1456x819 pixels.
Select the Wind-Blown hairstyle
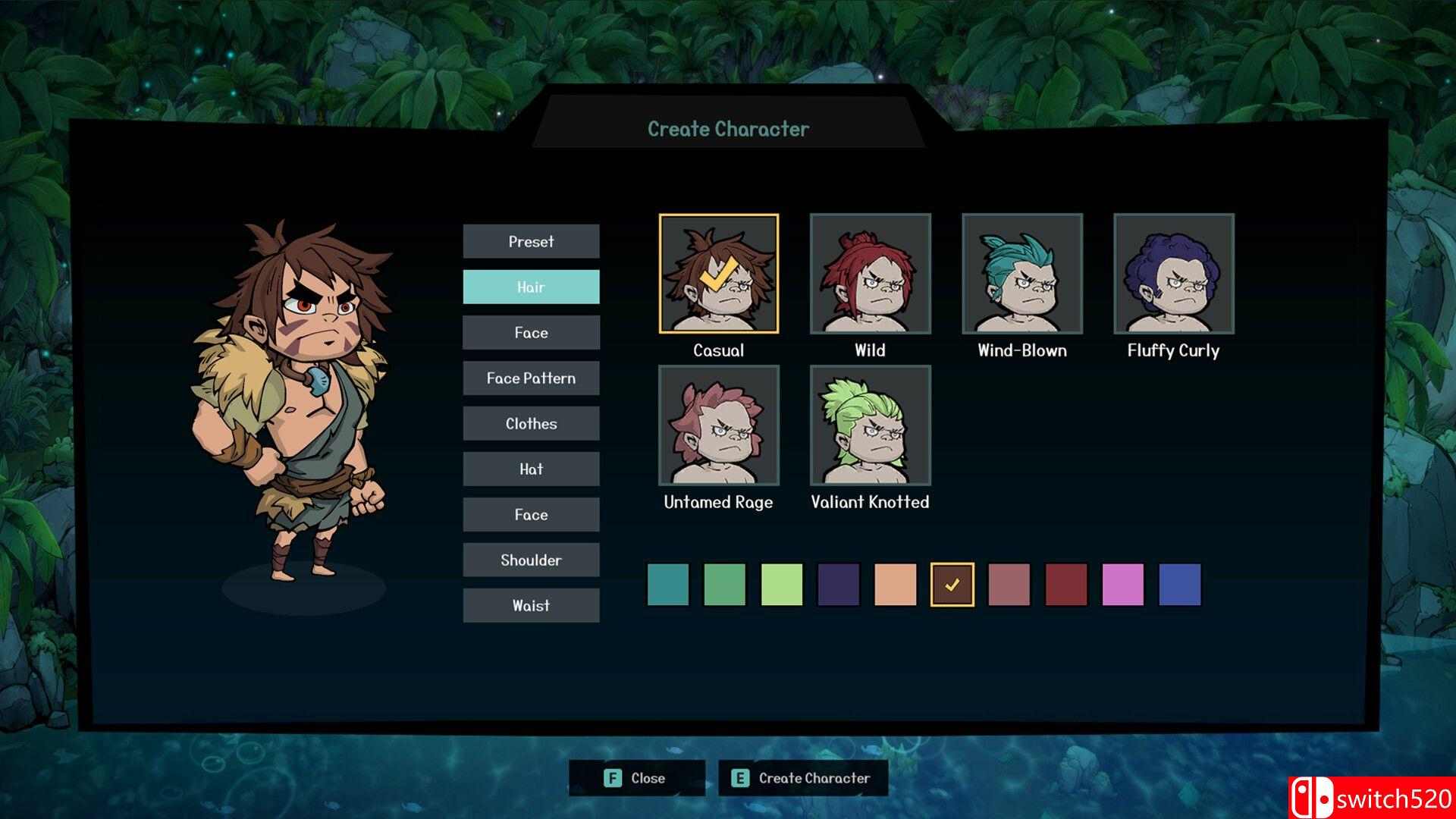point(1021,274)
